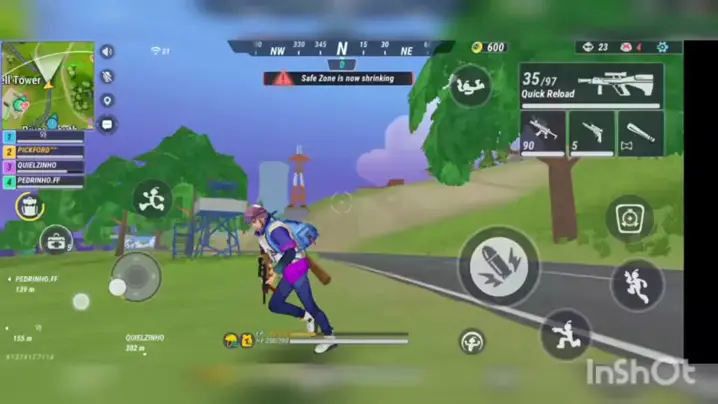Tap the left-side sprint runner button
The height and width of the screenshot is (404, 718).
(152, 198)
